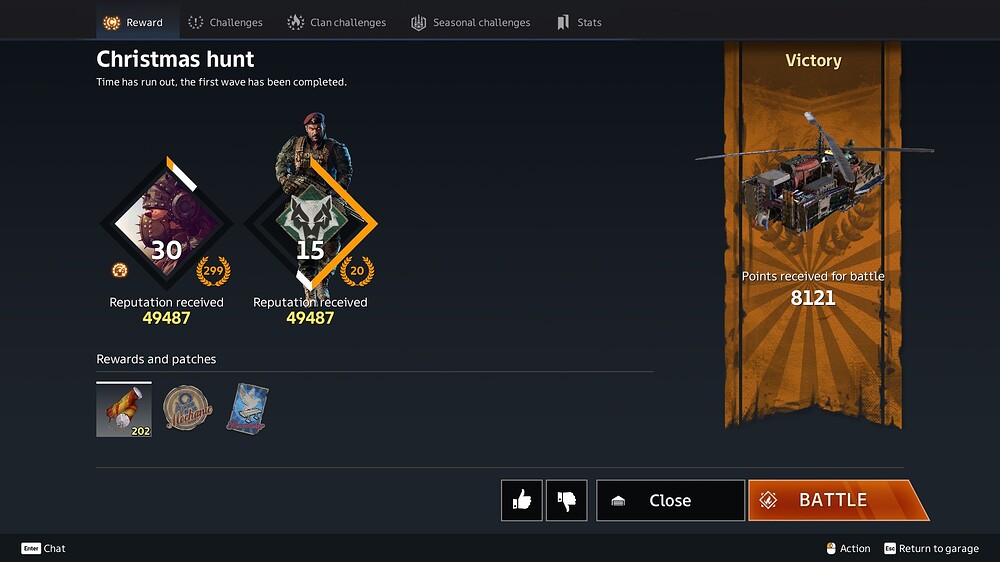Return to garage
Image resolution: width=1000 pixels, height=562 pixels.
click(x=930, y=548)
